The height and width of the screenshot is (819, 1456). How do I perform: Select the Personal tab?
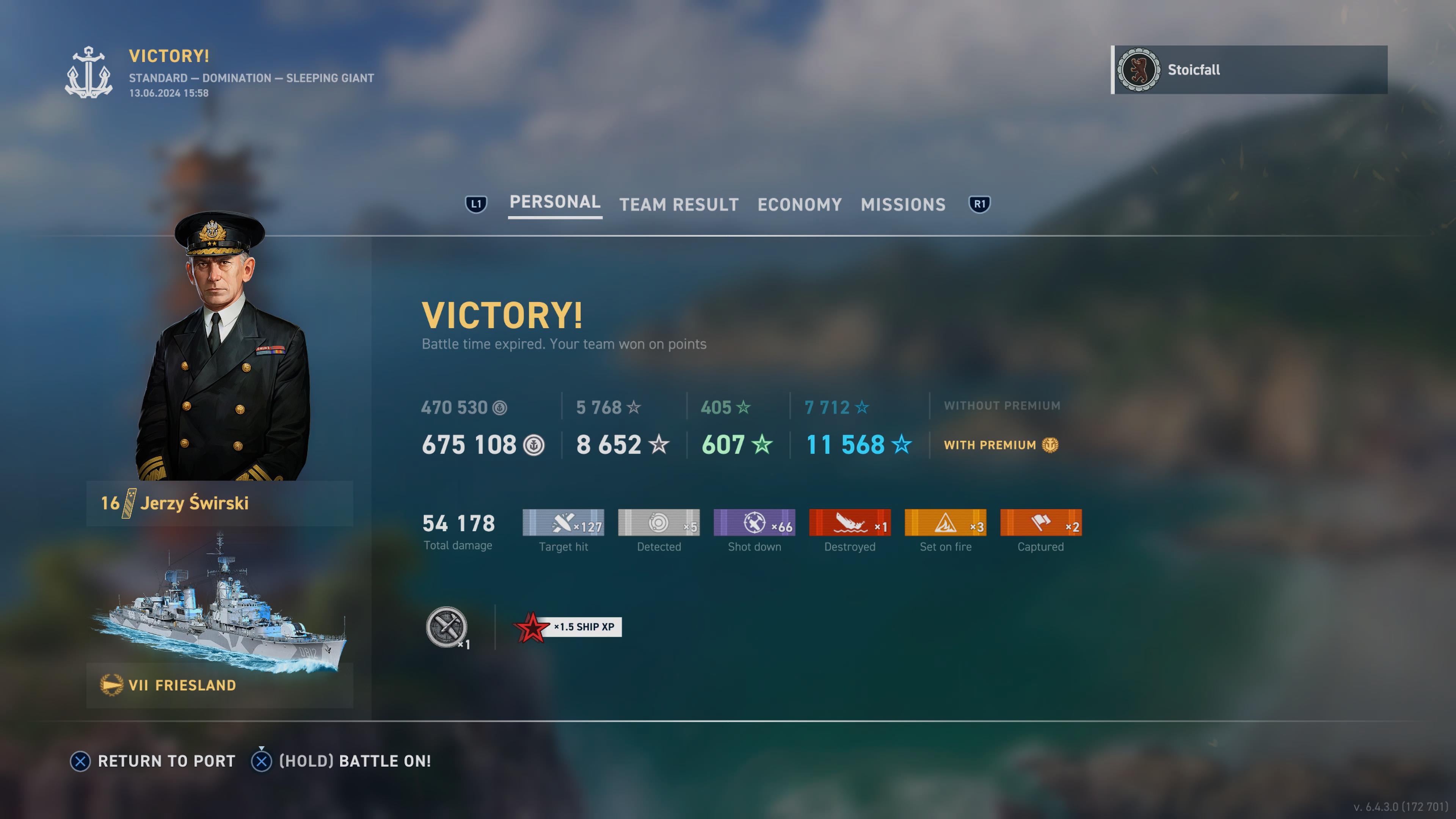554,202
